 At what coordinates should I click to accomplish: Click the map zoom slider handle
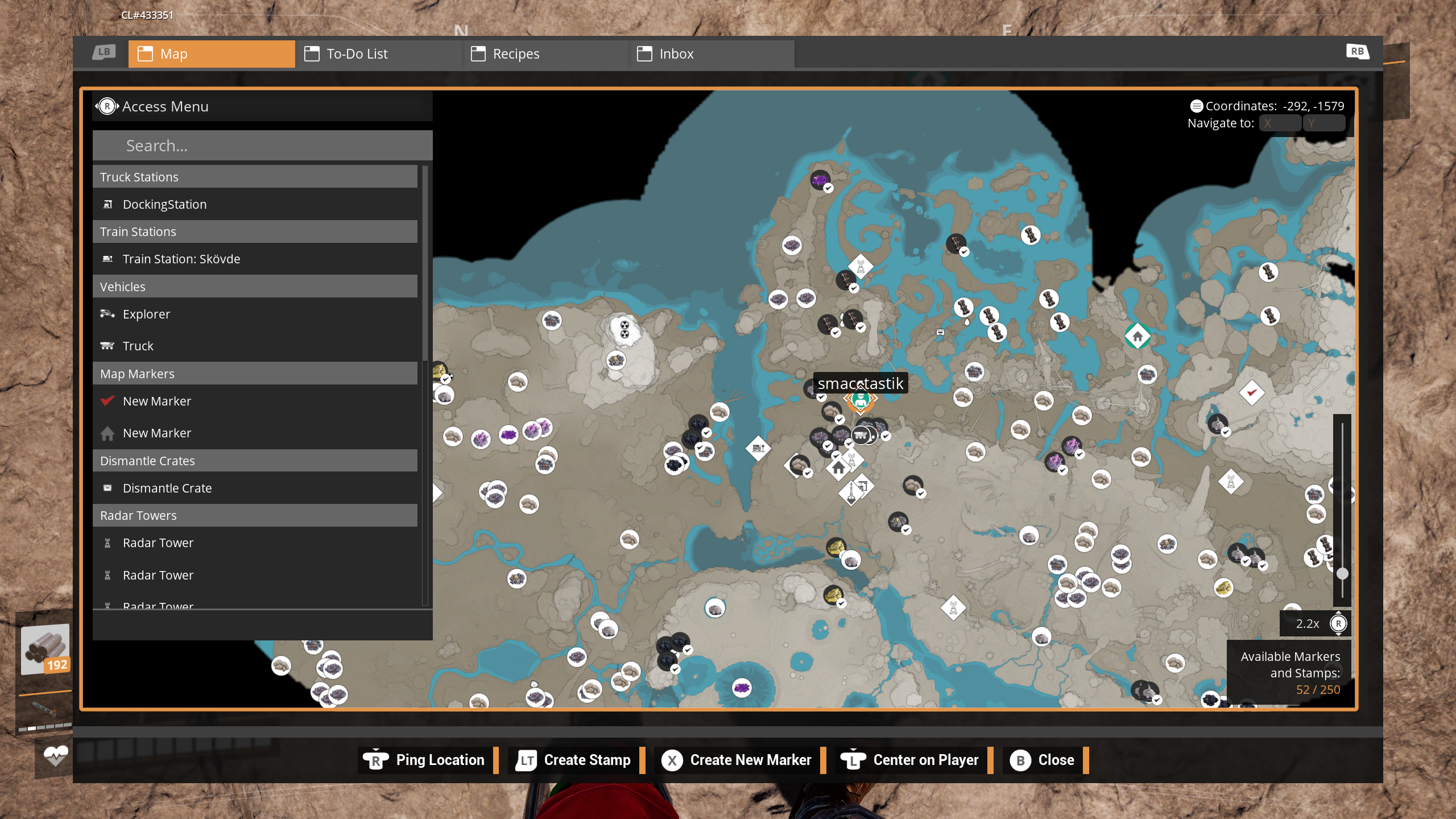[x=1342, y=573]
